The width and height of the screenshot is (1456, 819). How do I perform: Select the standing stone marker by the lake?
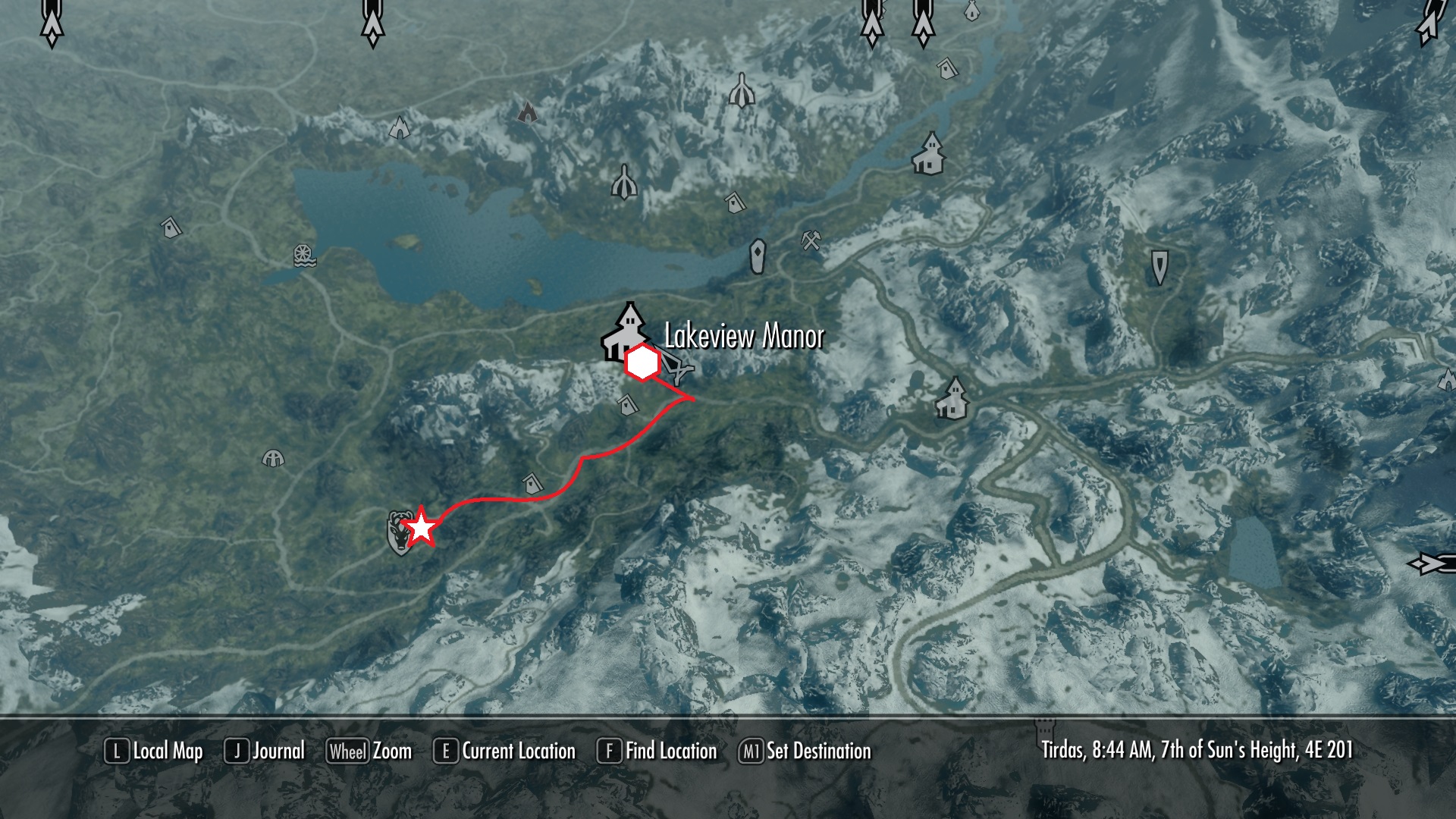pyautogui.click(x=758, y=256)
